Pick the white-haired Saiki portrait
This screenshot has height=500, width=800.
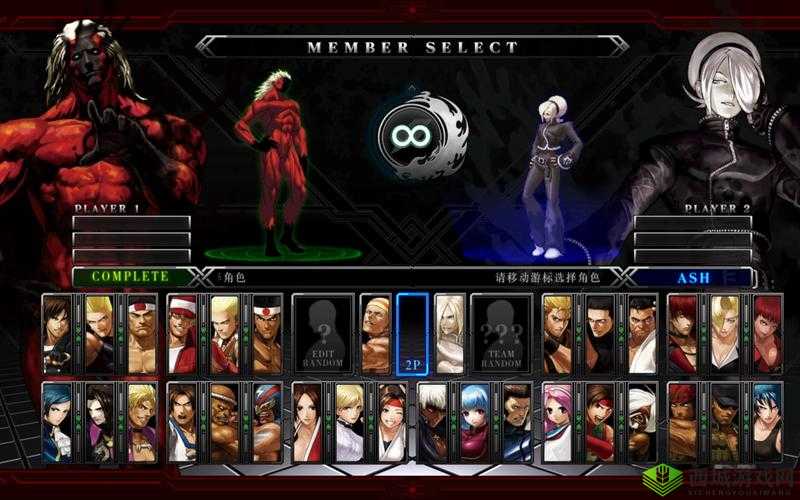(449, 333)
